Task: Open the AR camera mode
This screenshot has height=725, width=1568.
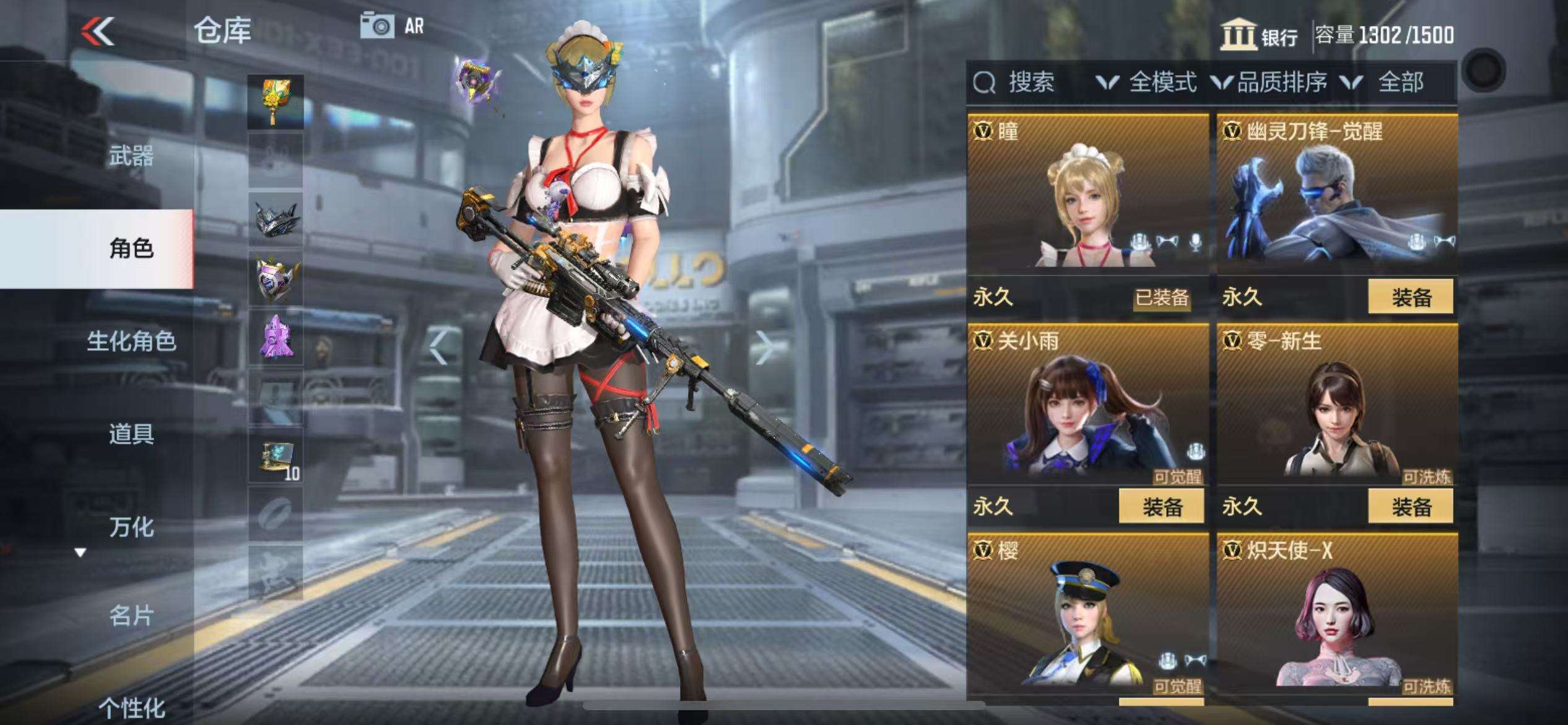Action: [x=393, y=26]
